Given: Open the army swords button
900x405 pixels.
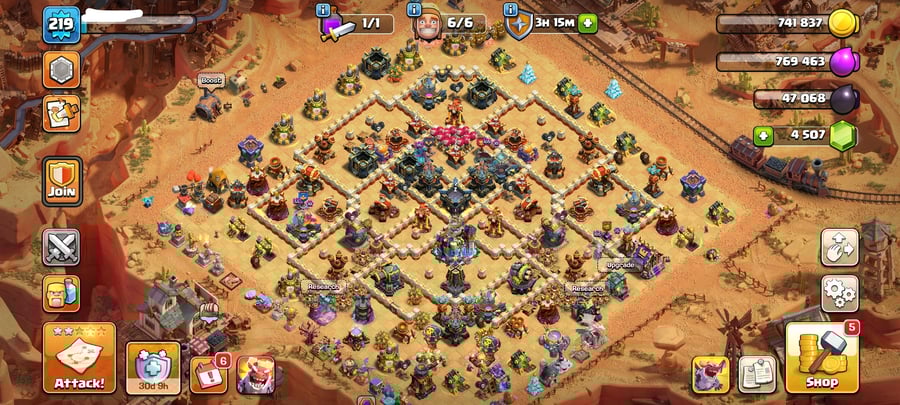Looking at the screenshot, I should [61, 247].
